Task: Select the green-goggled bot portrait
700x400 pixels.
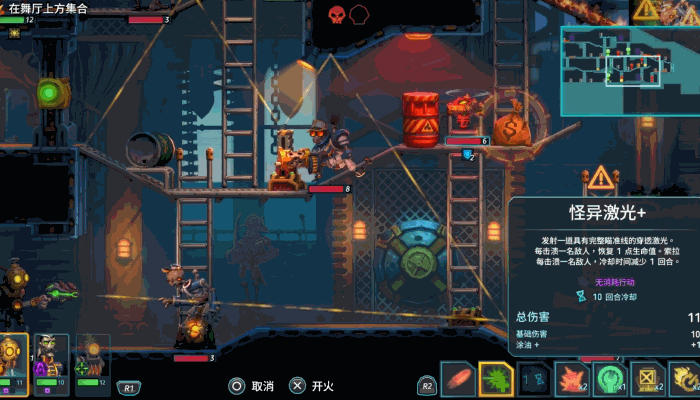Action: (x=51, y=358)
